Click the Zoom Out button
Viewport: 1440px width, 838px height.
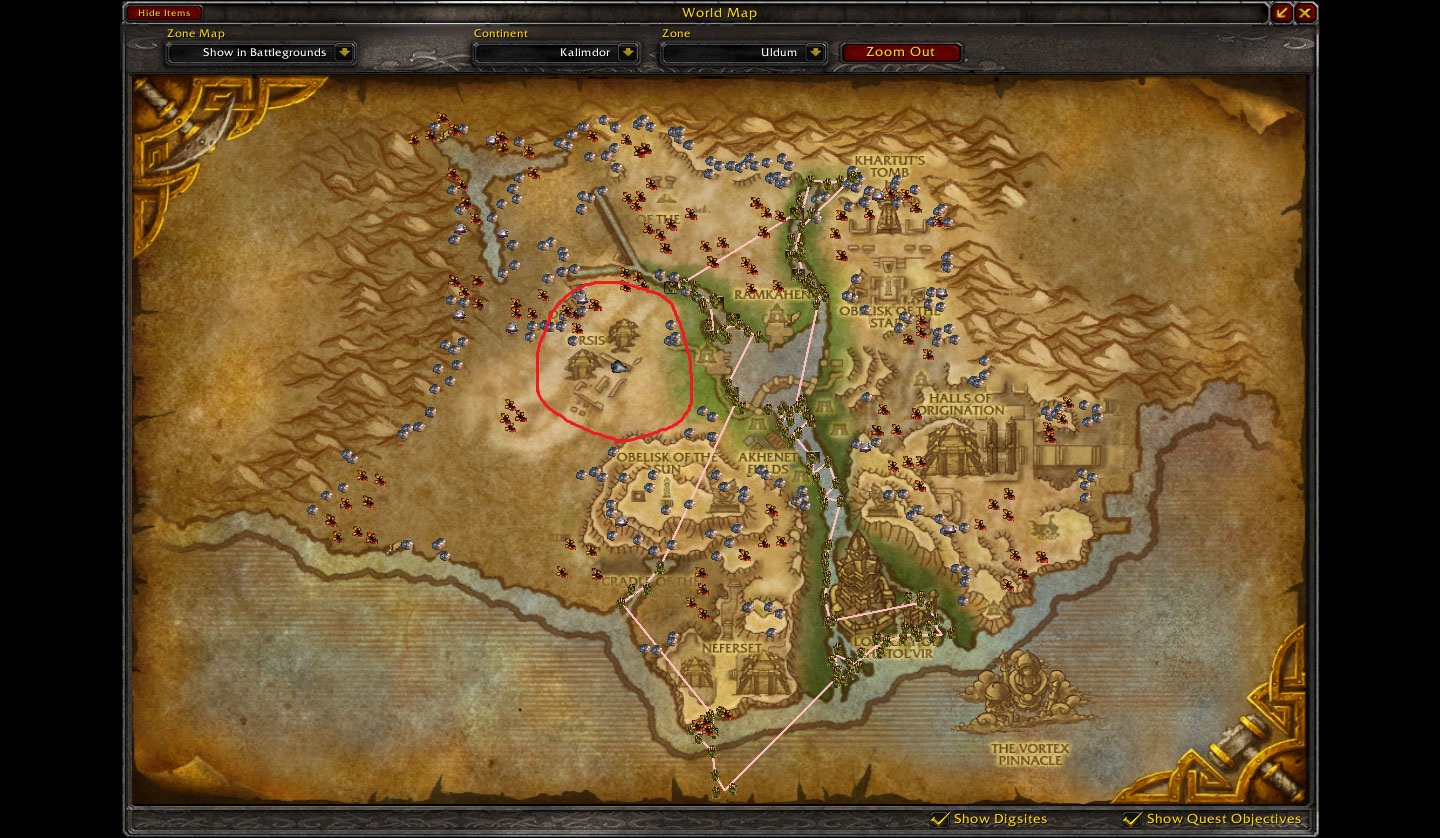[901, 52]
